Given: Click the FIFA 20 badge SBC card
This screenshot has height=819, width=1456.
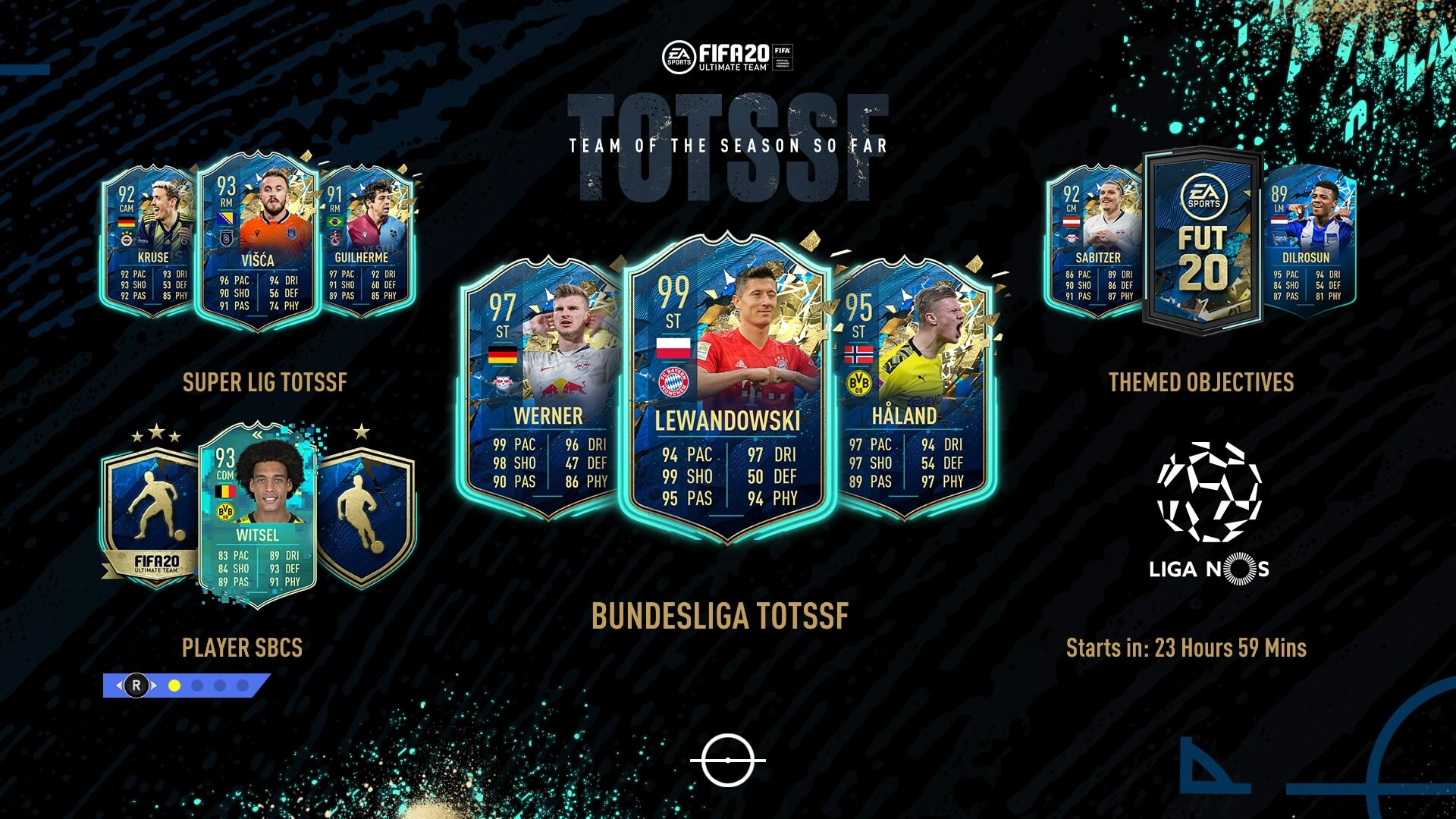Looking at the screenshot, I should (x=152, y=516).
